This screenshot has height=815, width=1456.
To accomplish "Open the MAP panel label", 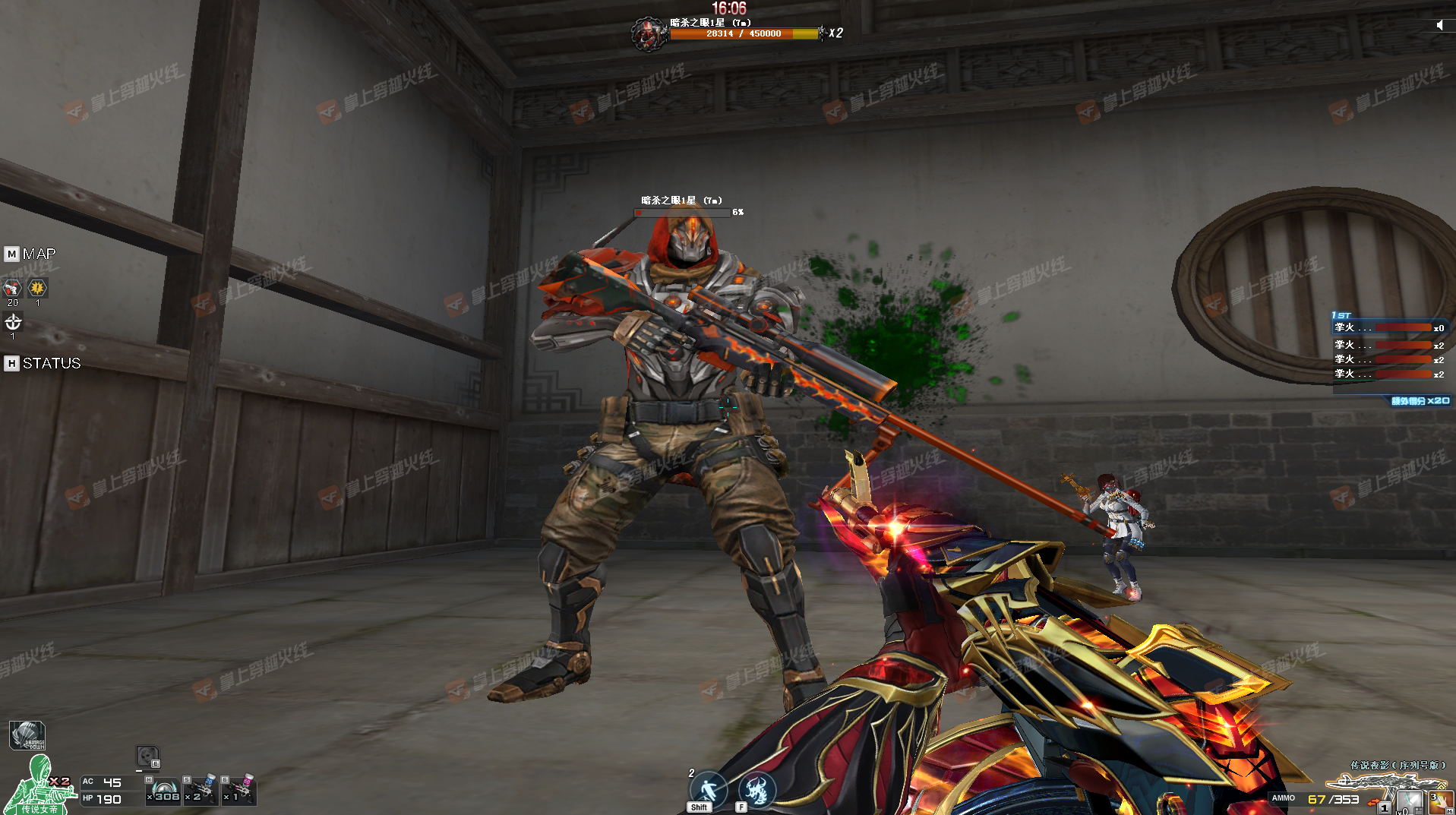I will tap(38, 254).
